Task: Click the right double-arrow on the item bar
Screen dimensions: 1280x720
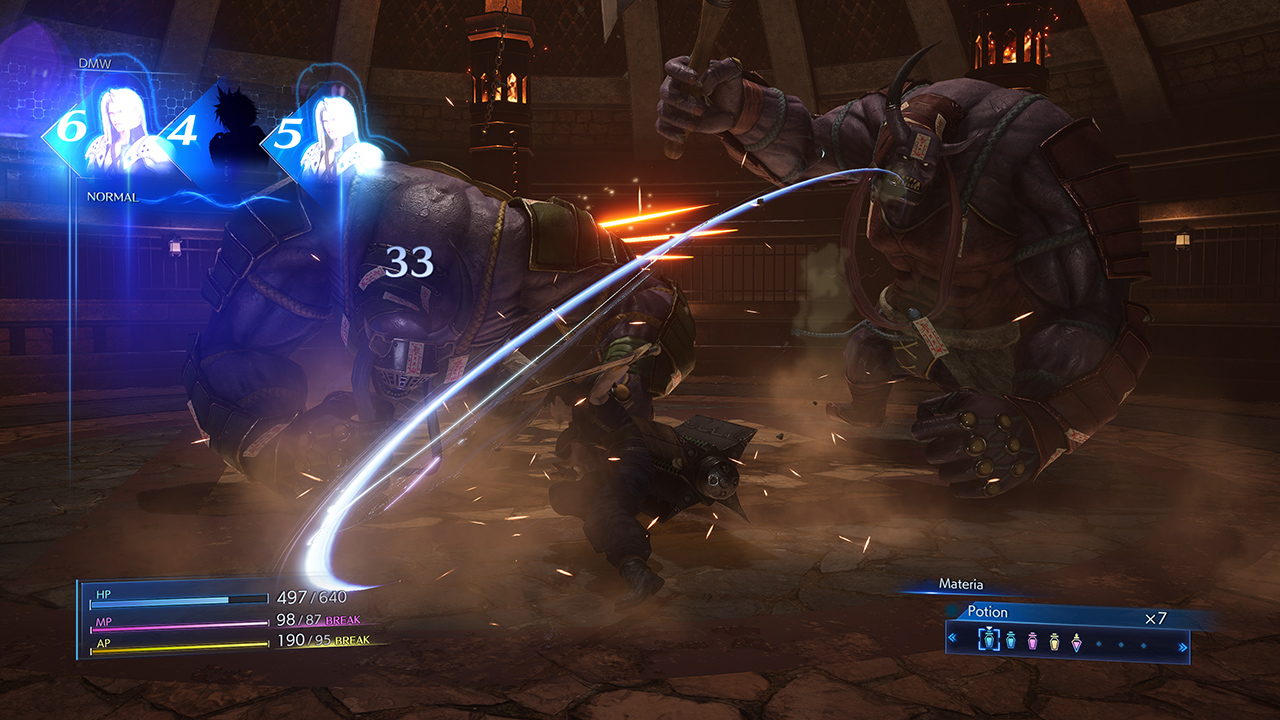Action: [1183, 646]
